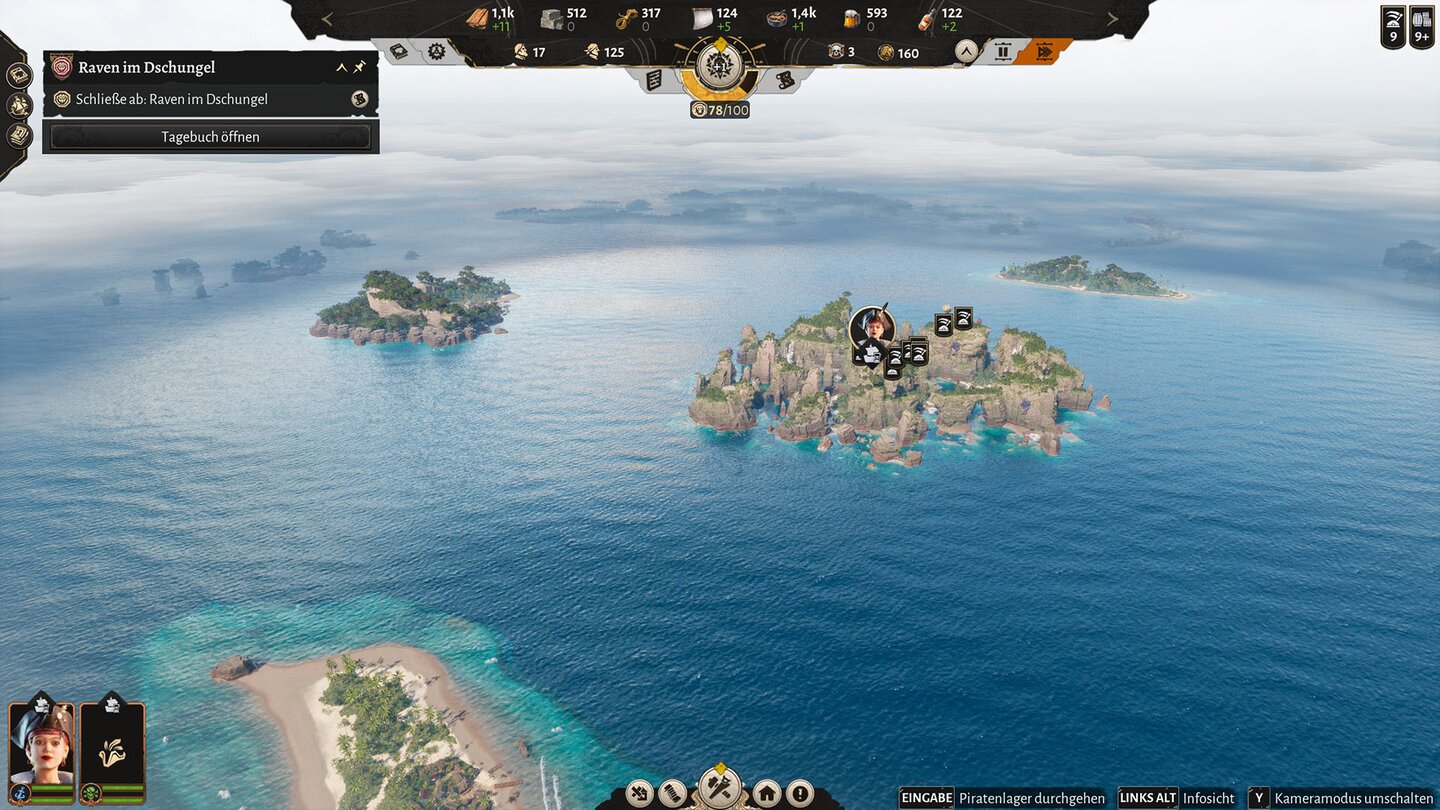
Task: Open the build menu with hammer and saw
Action: pos(720,787)
